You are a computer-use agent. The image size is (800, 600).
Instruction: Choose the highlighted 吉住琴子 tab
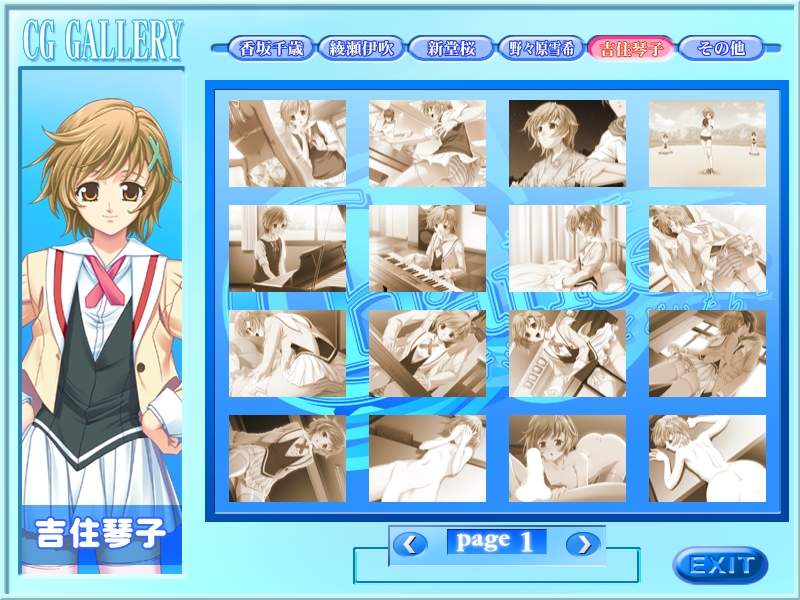pyautogui.click(x=631, y=48)
